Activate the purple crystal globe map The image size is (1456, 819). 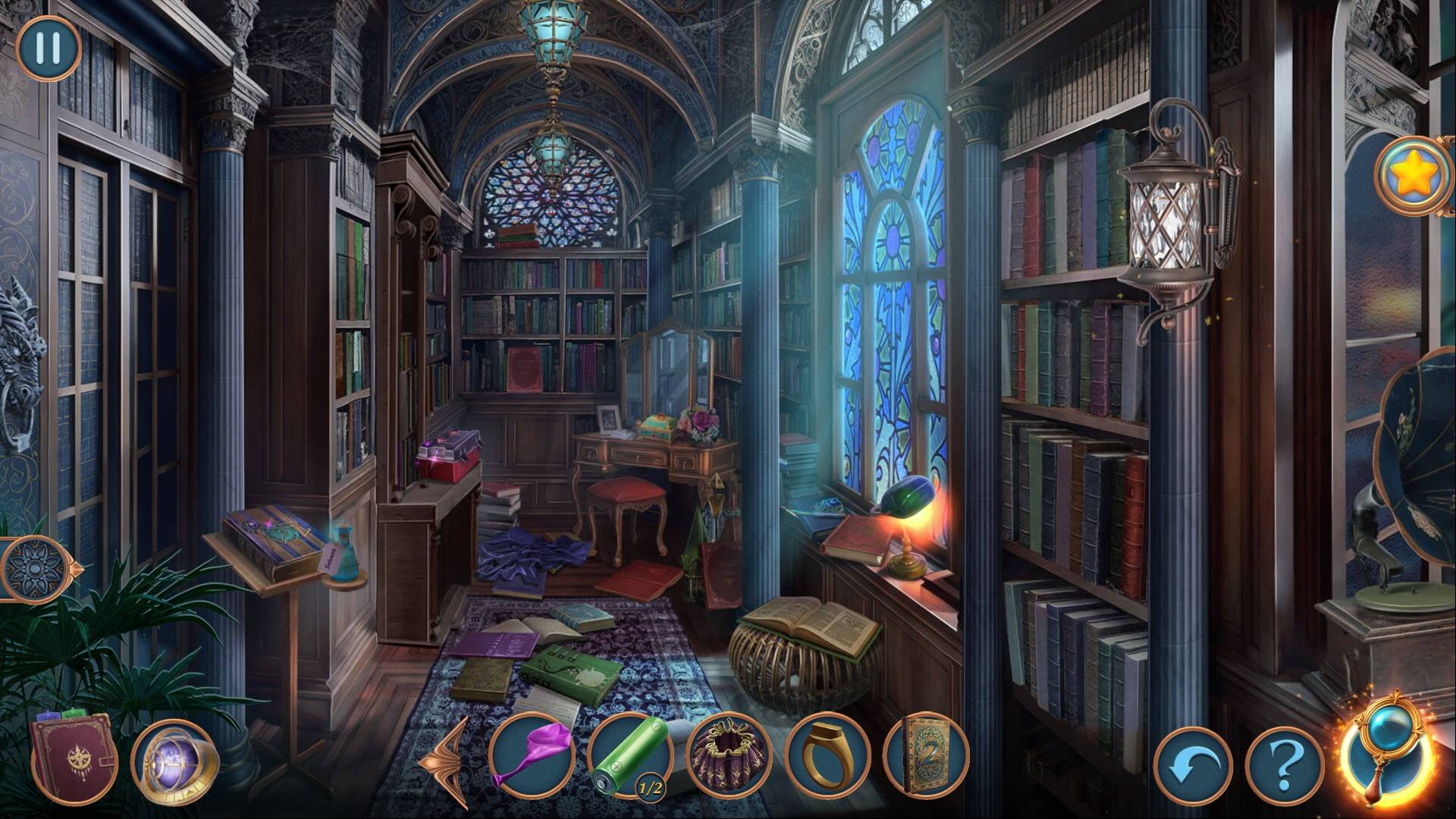(174, 761)
